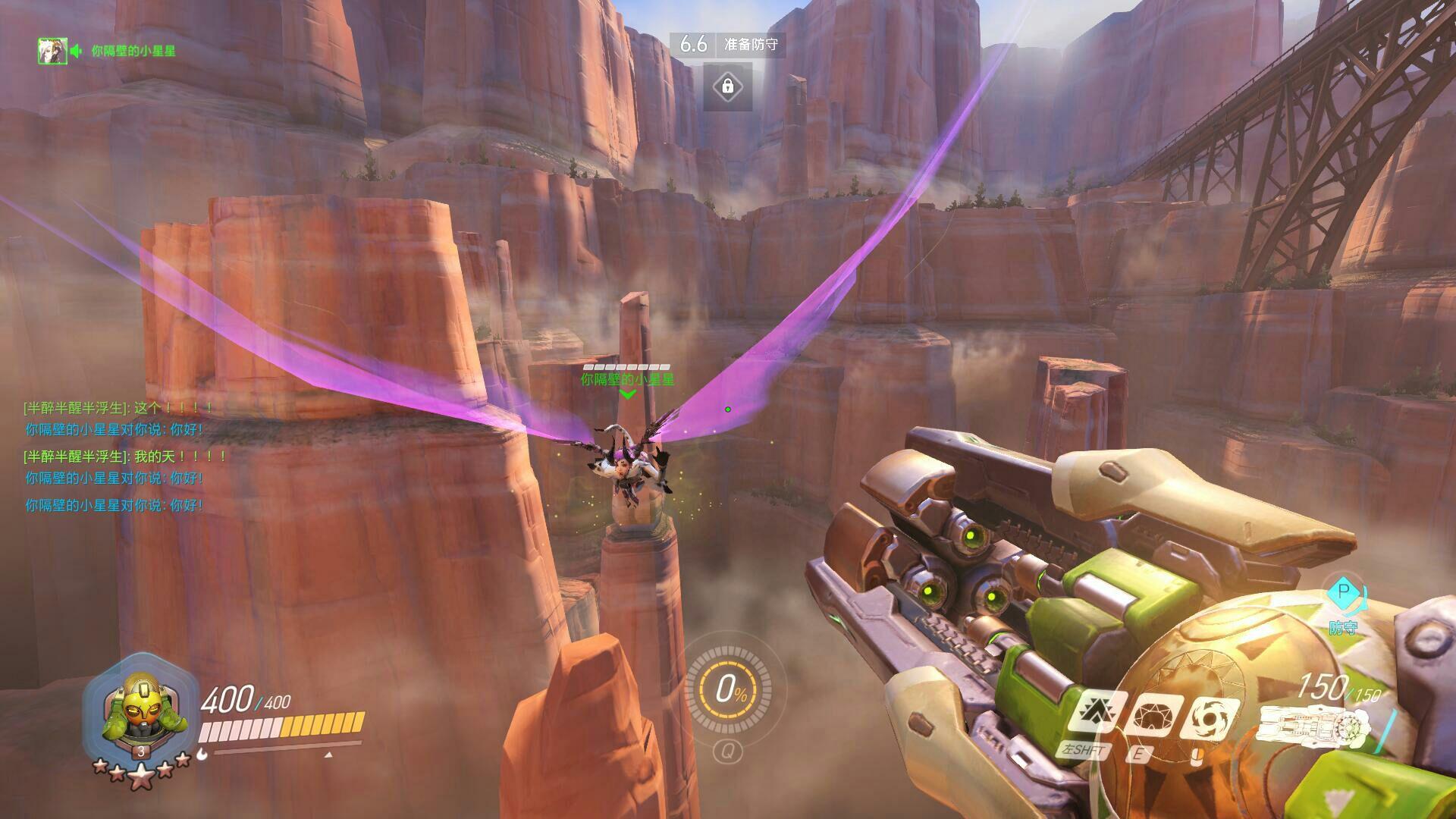Toggle the green speaker icon for voice chat
This screenshot has height=819, width=1456.
tap(77, 51)
